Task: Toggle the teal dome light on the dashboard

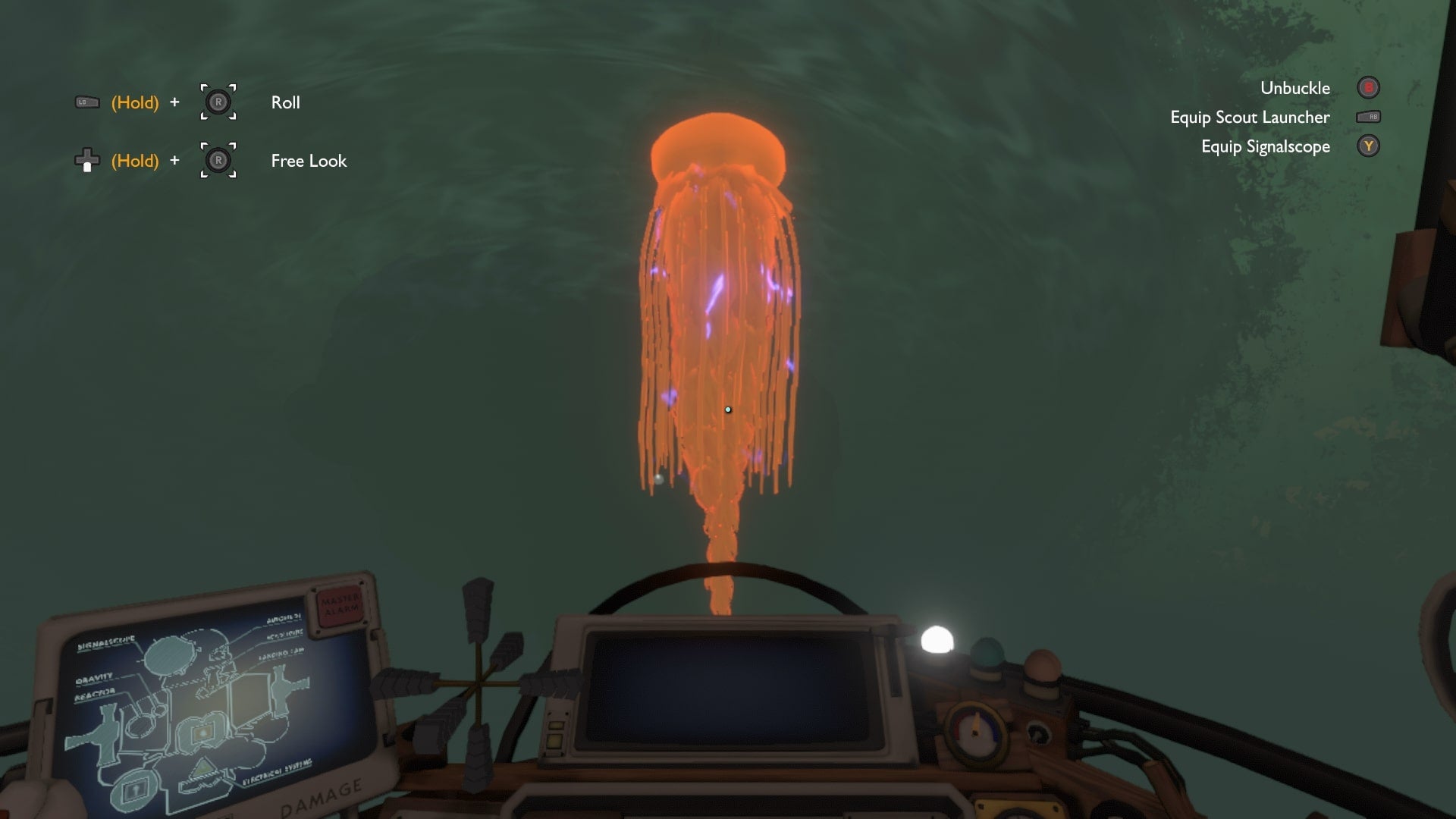Action: tap(986, 654)
